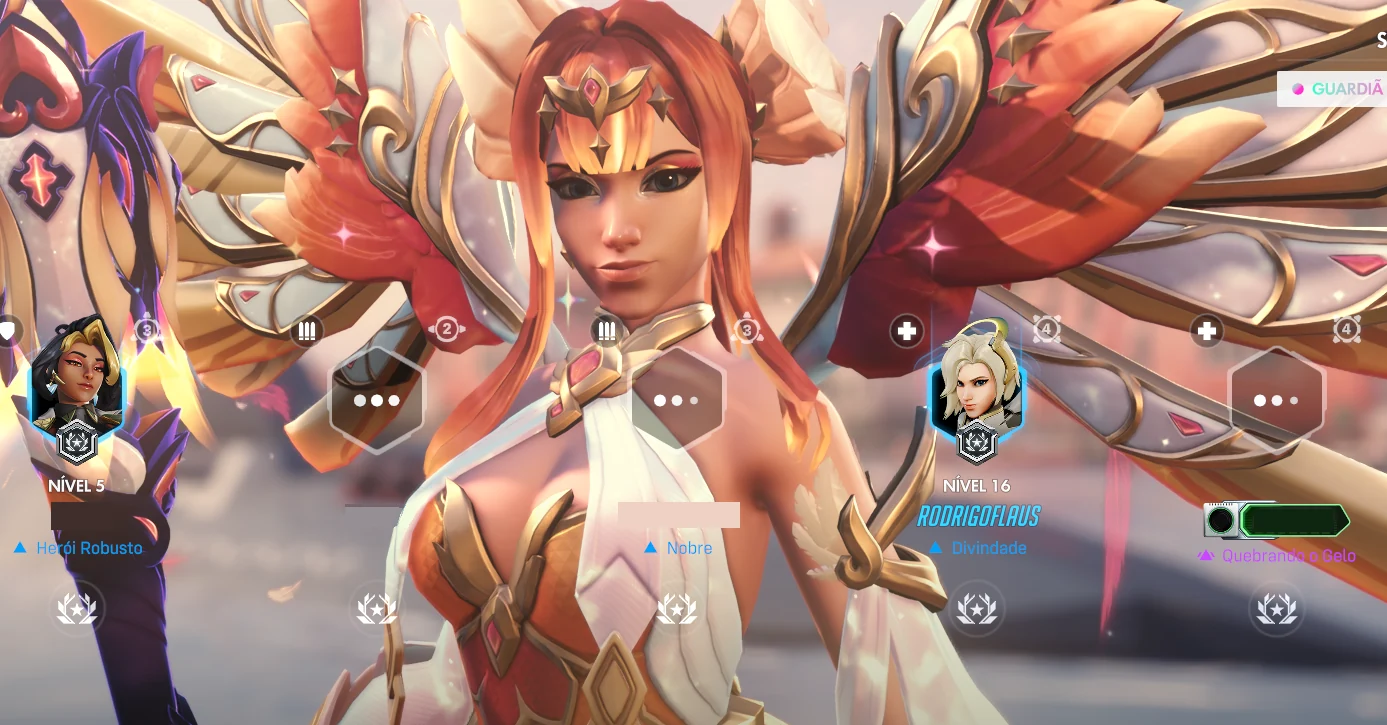The width and height of the screenshot is (1387, 725).
Task: Open the endorsement badge under Quebrando o Gelo
Action: 1277,607
